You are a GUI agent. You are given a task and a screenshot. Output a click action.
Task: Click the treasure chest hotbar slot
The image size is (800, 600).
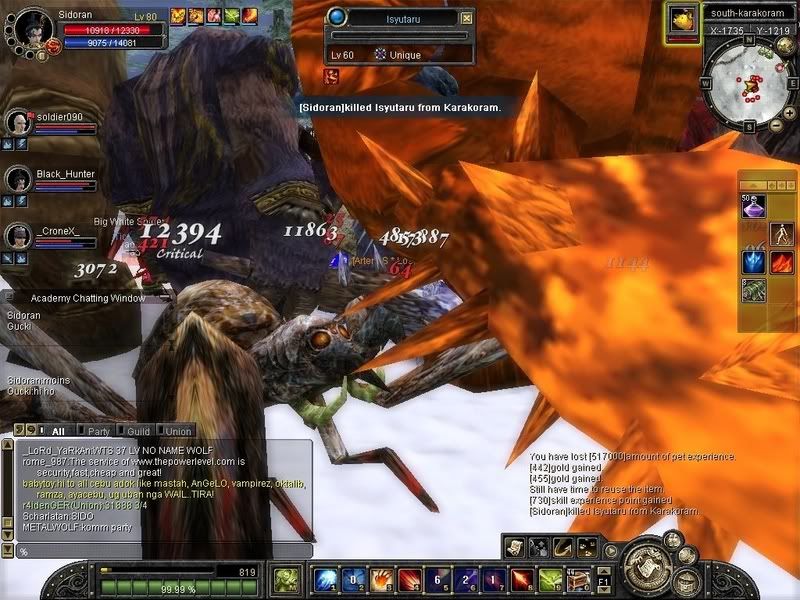coord(577,579)
